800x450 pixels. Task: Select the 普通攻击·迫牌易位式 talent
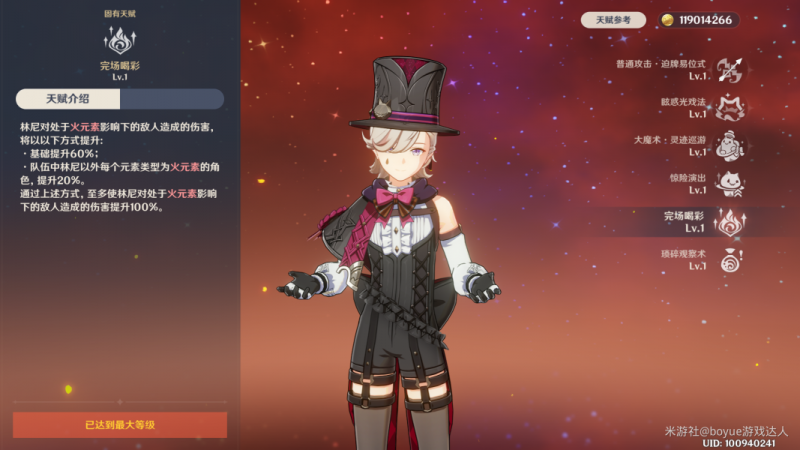pos(729,69)
